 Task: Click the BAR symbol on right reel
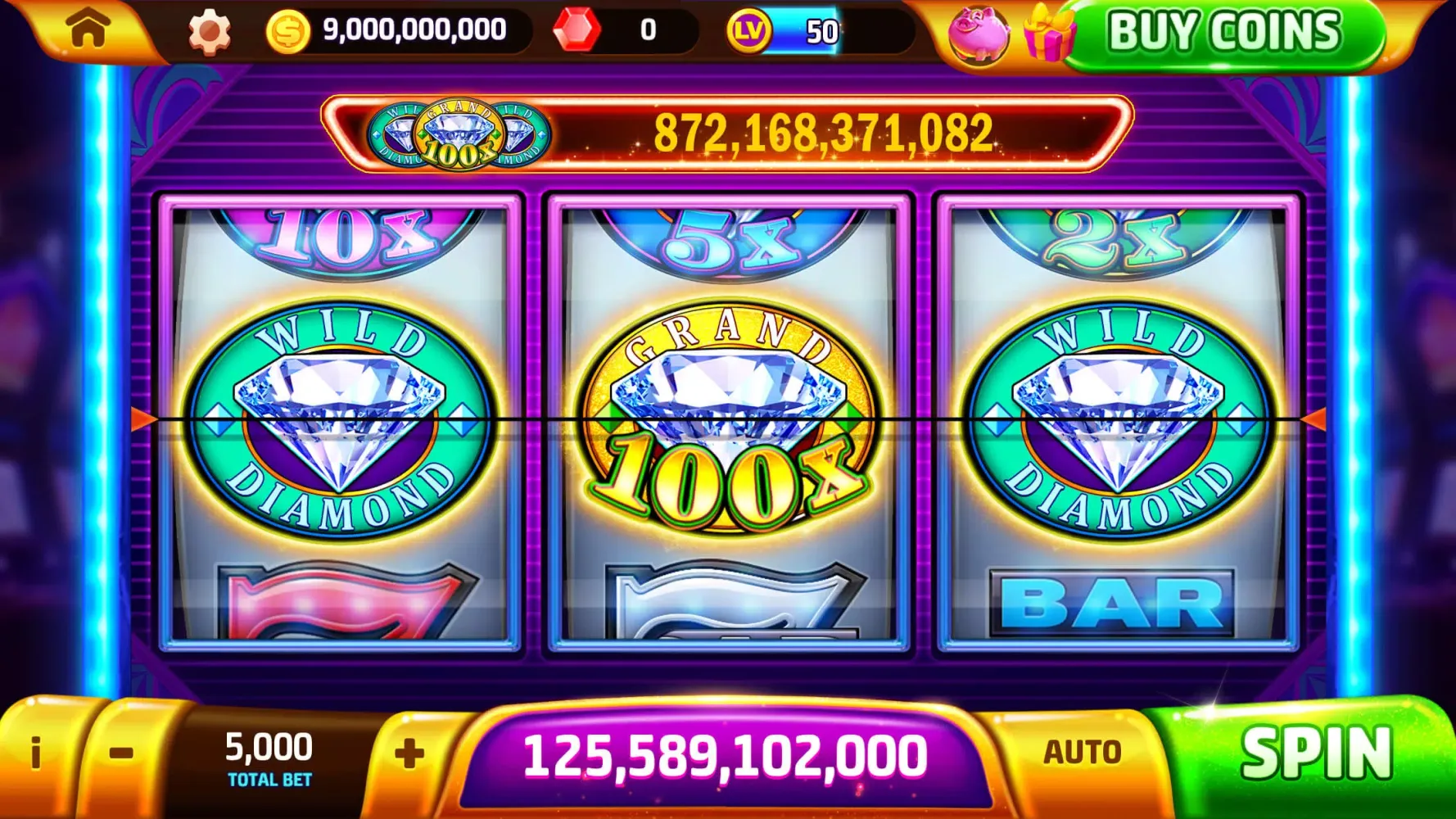click(1110, 600)
